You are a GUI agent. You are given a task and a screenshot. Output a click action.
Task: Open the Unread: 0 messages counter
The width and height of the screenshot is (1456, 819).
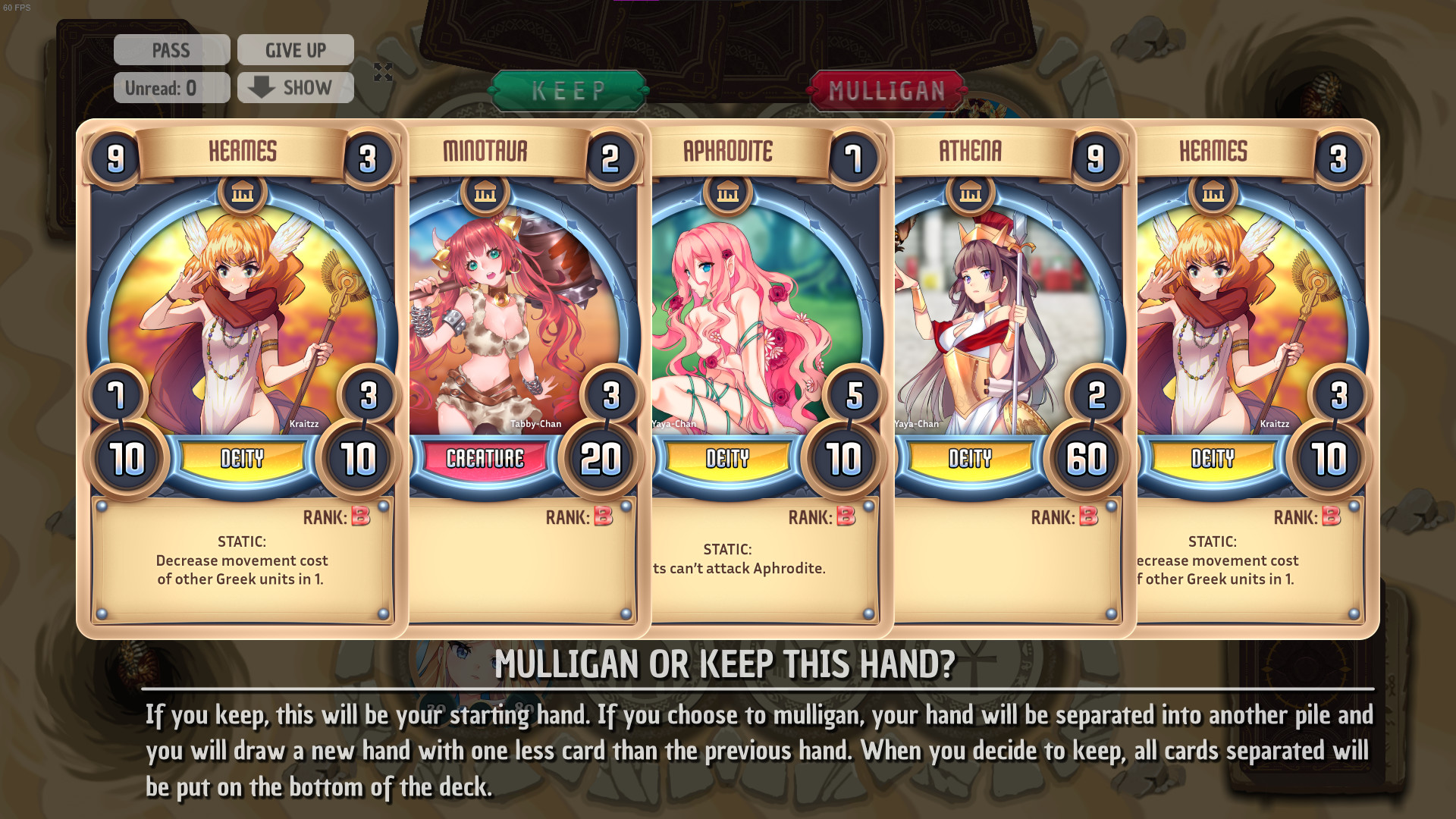tap(171, 87)
